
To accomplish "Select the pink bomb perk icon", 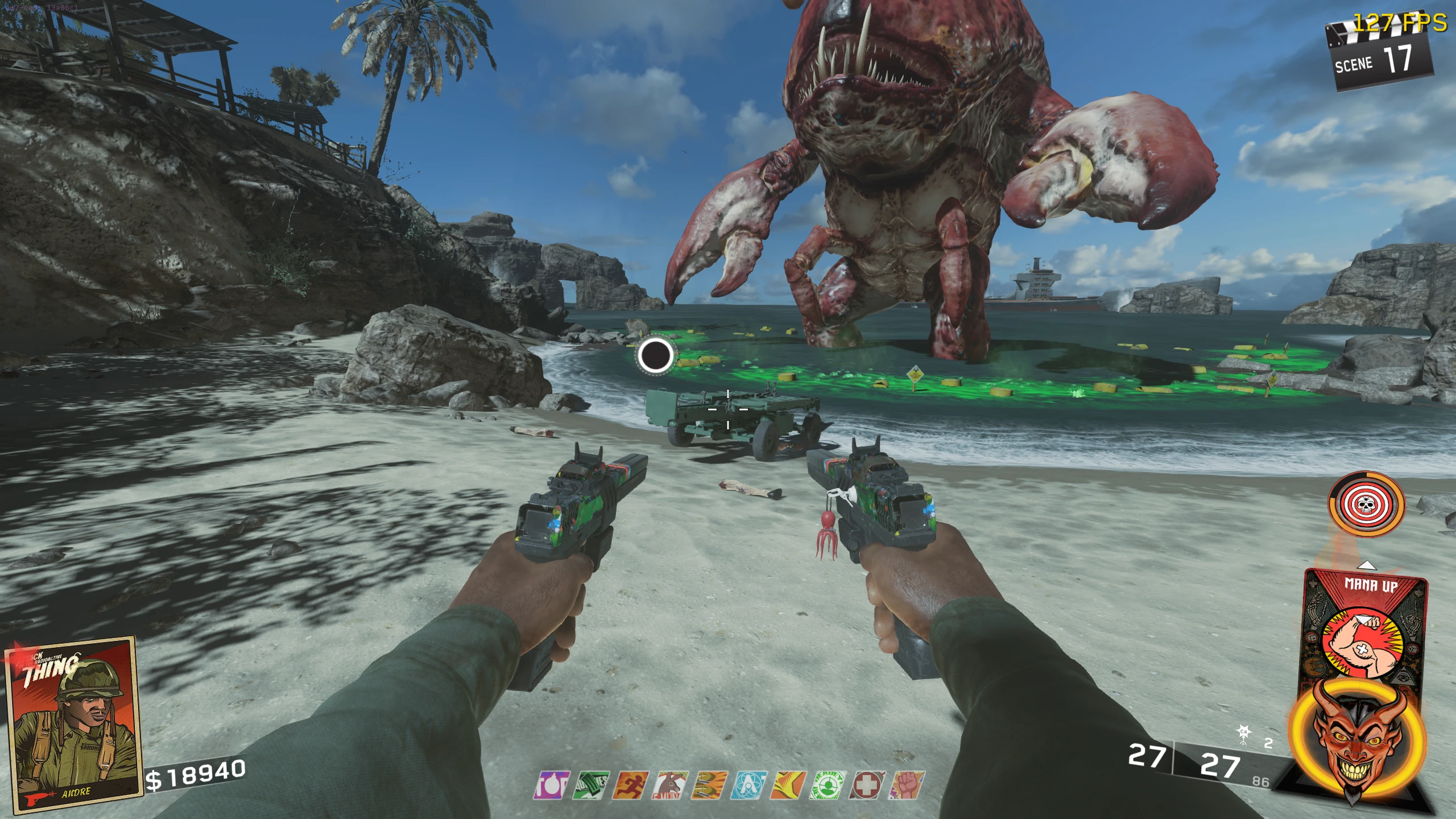I will pos(552,785).
